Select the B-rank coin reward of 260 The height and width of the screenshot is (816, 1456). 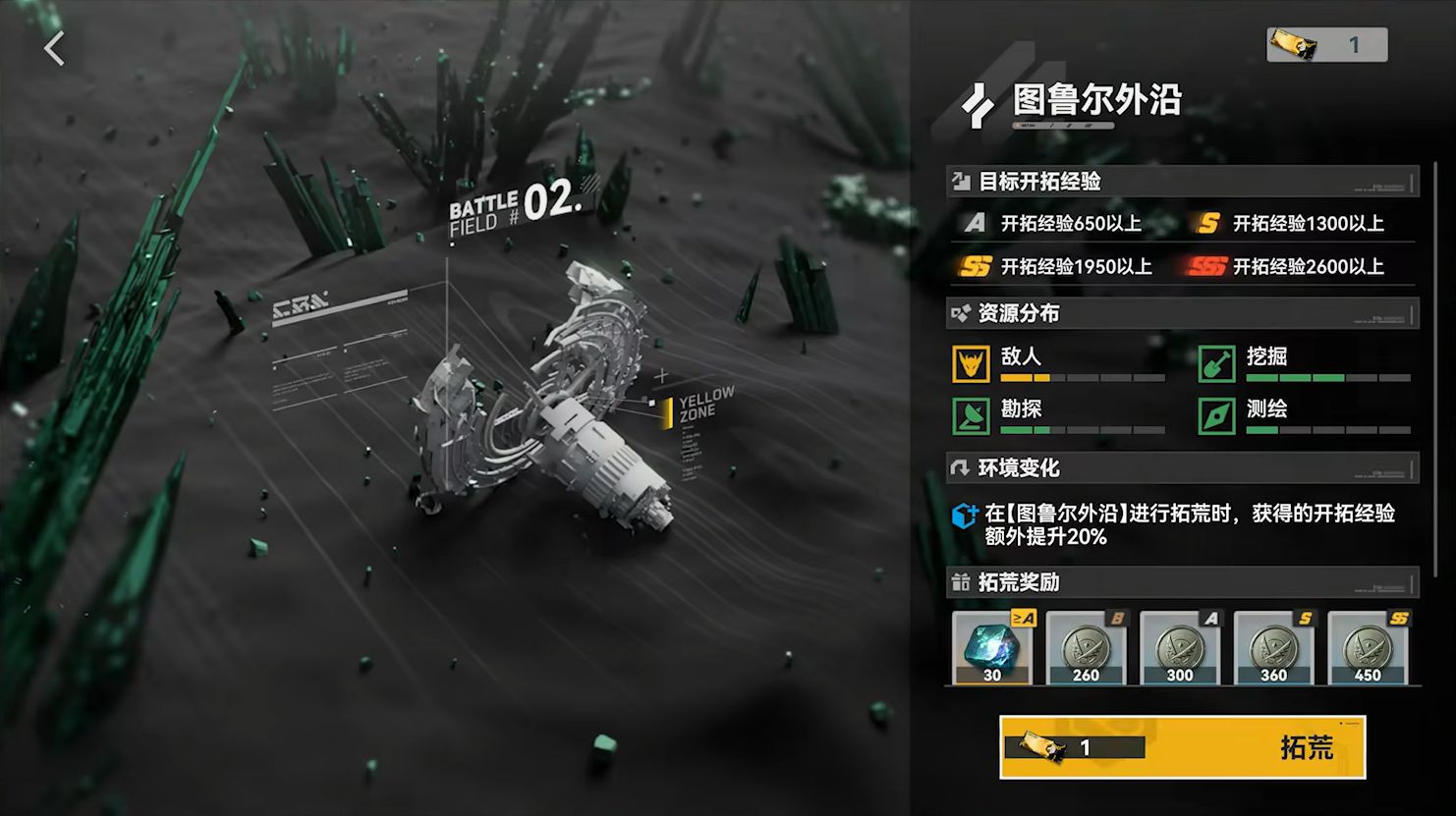(x=1086, y=647)
